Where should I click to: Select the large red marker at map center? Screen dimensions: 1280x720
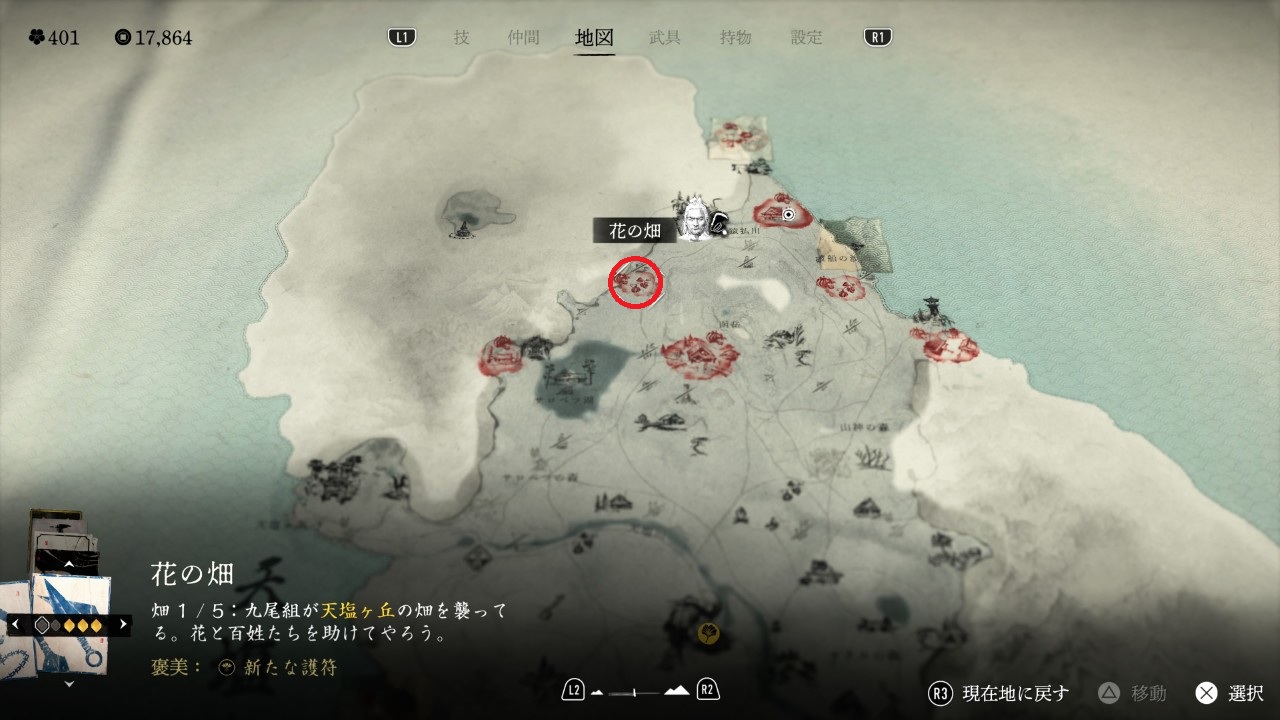tap(700, 353)
